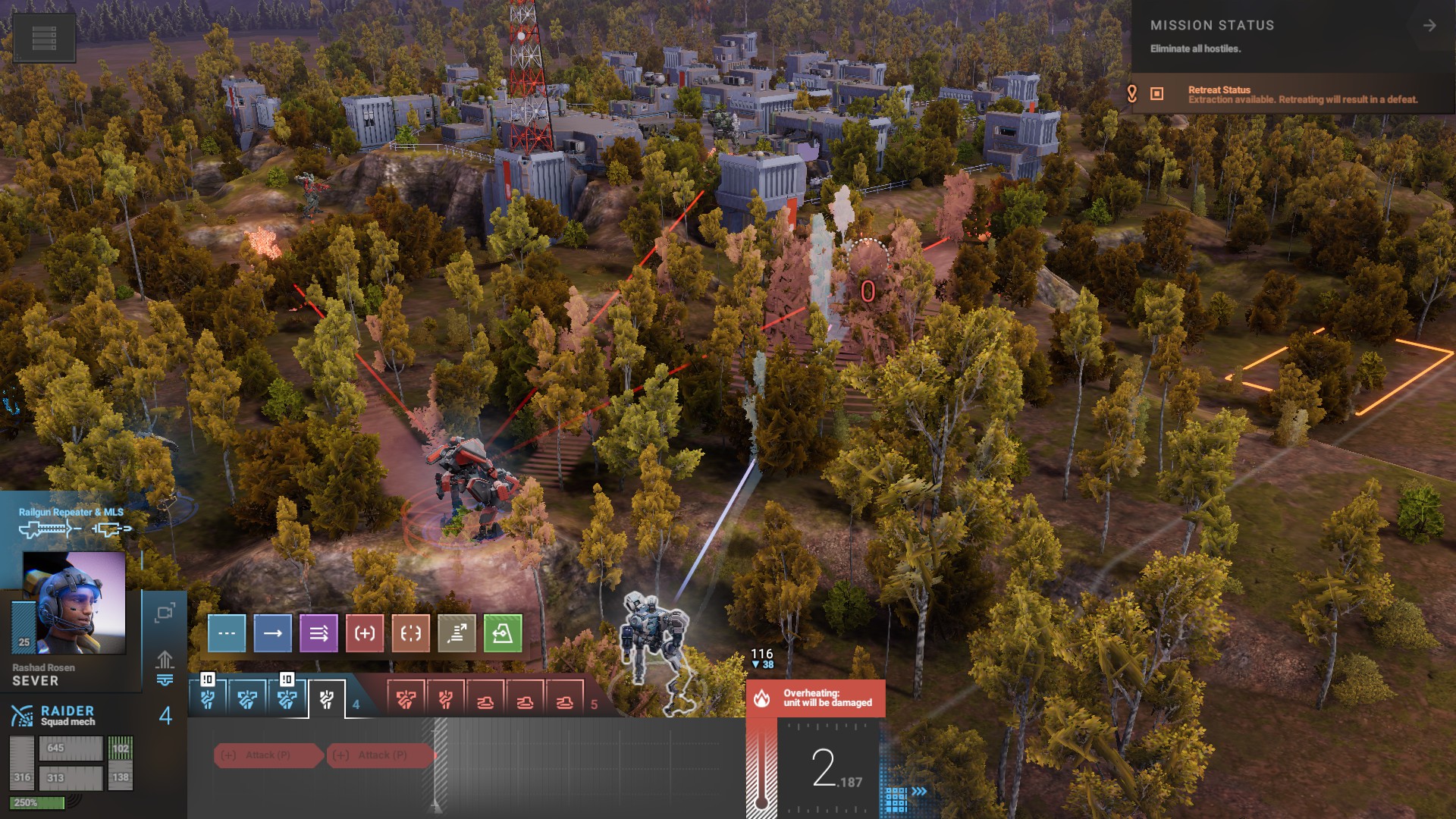This screenshot has width=1456, height=819.
Task: Select the green eject action button
Action: pos(503,633)
